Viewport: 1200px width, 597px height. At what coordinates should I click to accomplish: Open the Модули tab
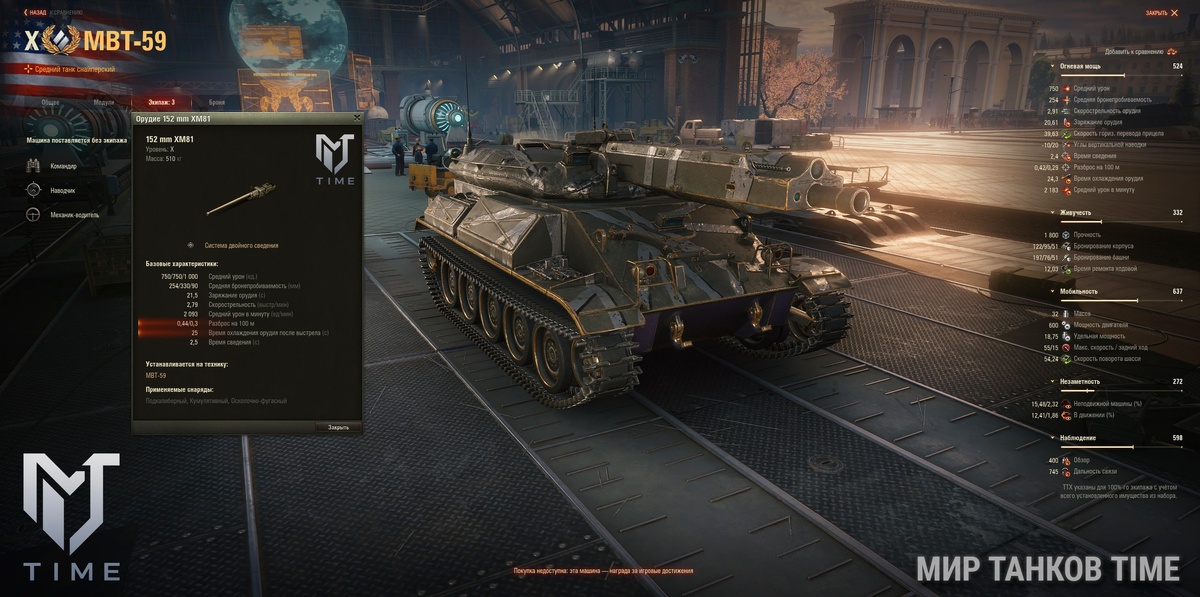[x=104, y=102]
